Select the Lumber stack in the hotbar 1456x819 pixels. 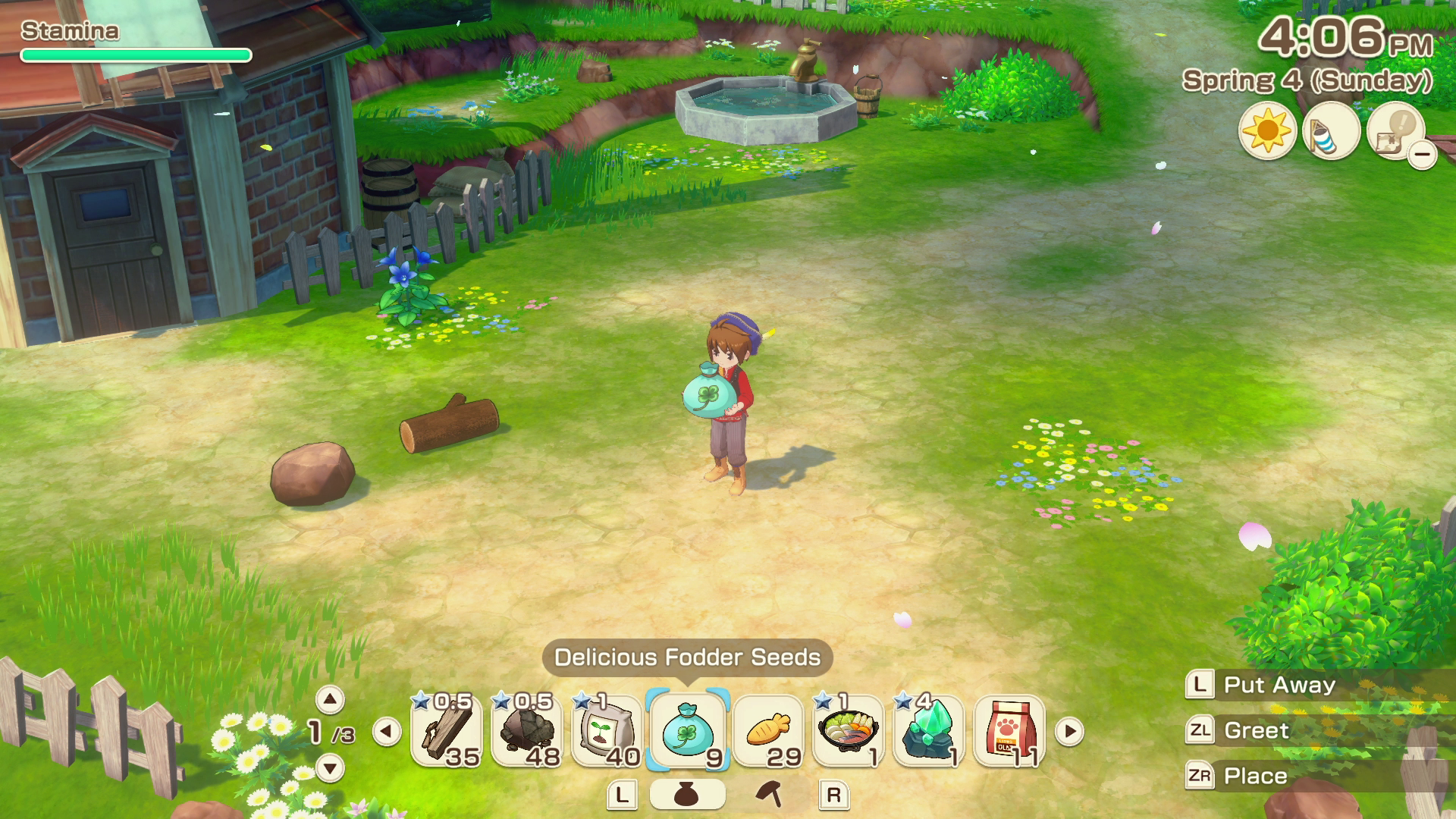(447, 730)
